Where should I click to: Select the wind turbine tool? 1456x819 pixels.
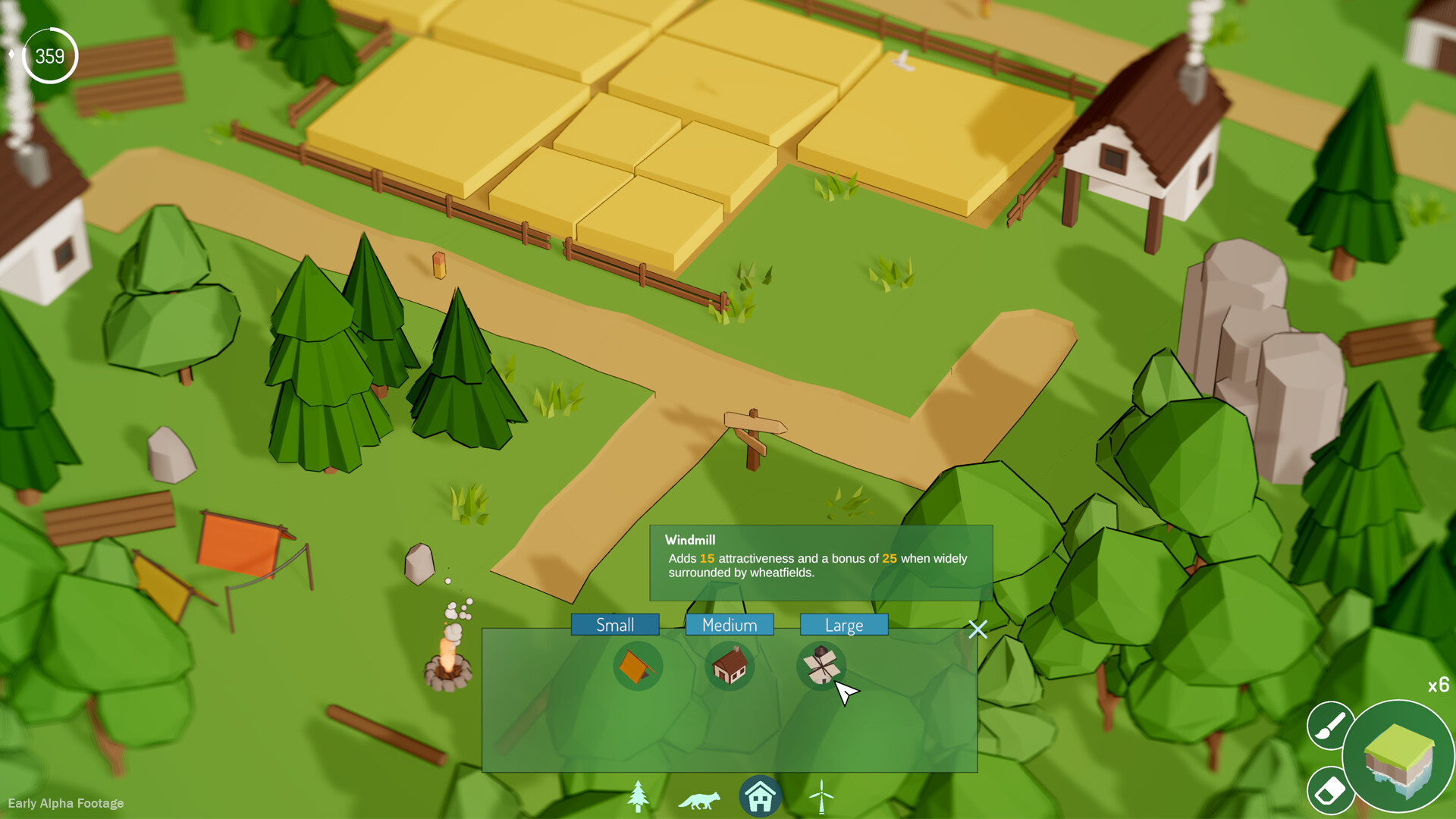[x=821, y=797]
